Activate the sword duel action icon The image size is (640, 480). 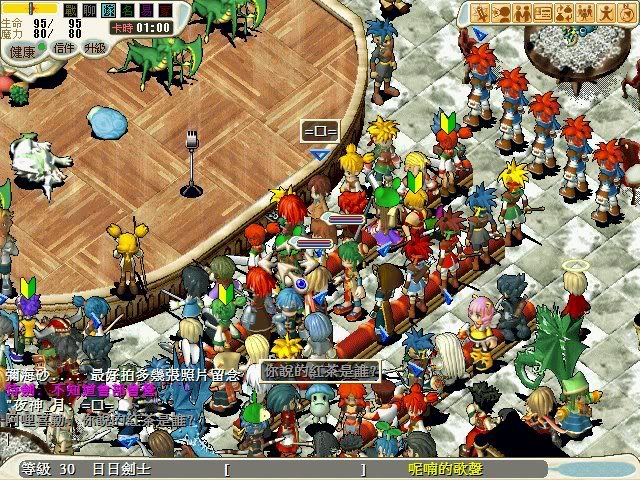tap(480, 13)
